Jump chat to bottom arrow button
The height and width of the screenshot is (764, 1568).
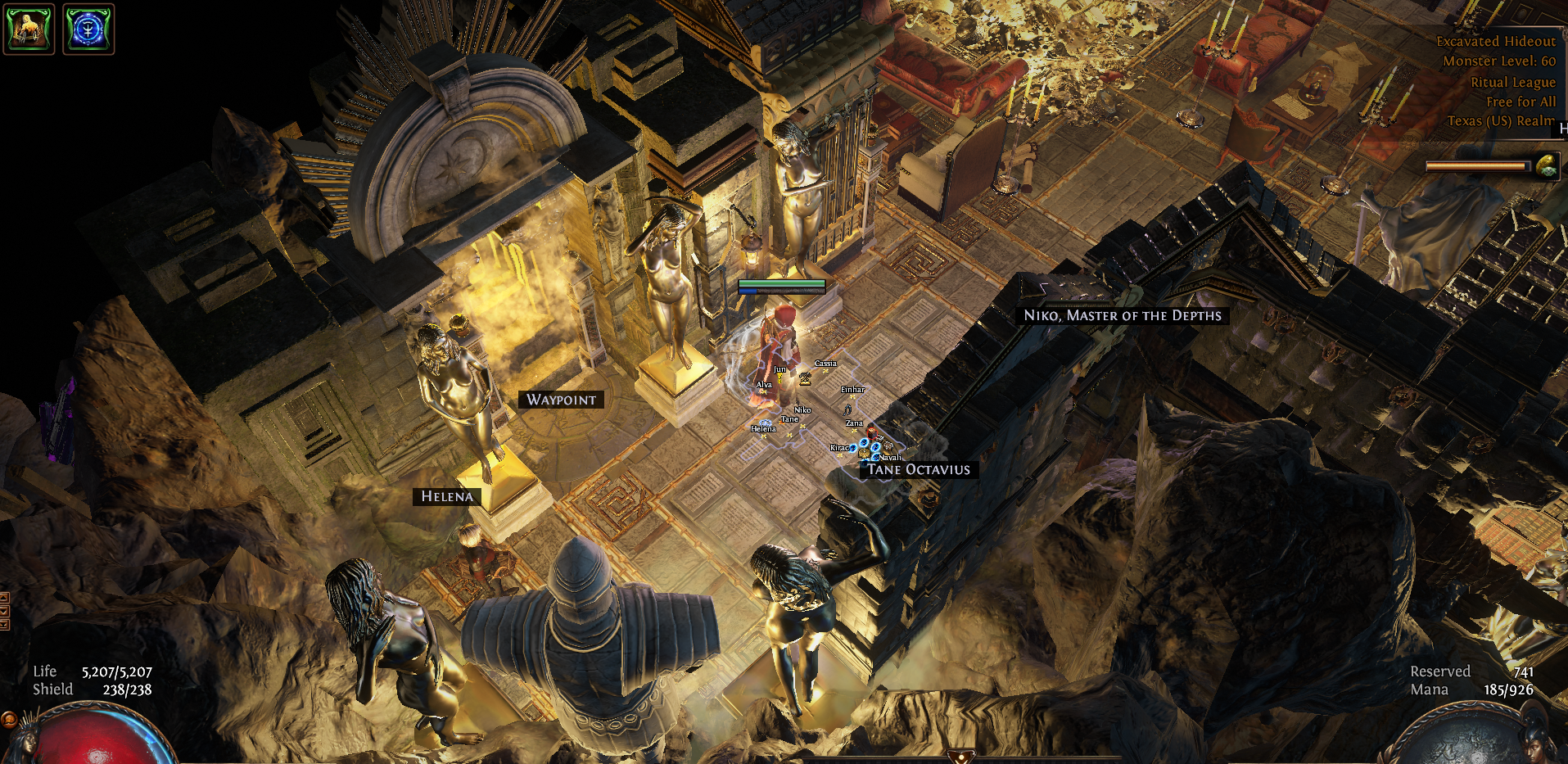pyautogui.click(x=4, y=624)
